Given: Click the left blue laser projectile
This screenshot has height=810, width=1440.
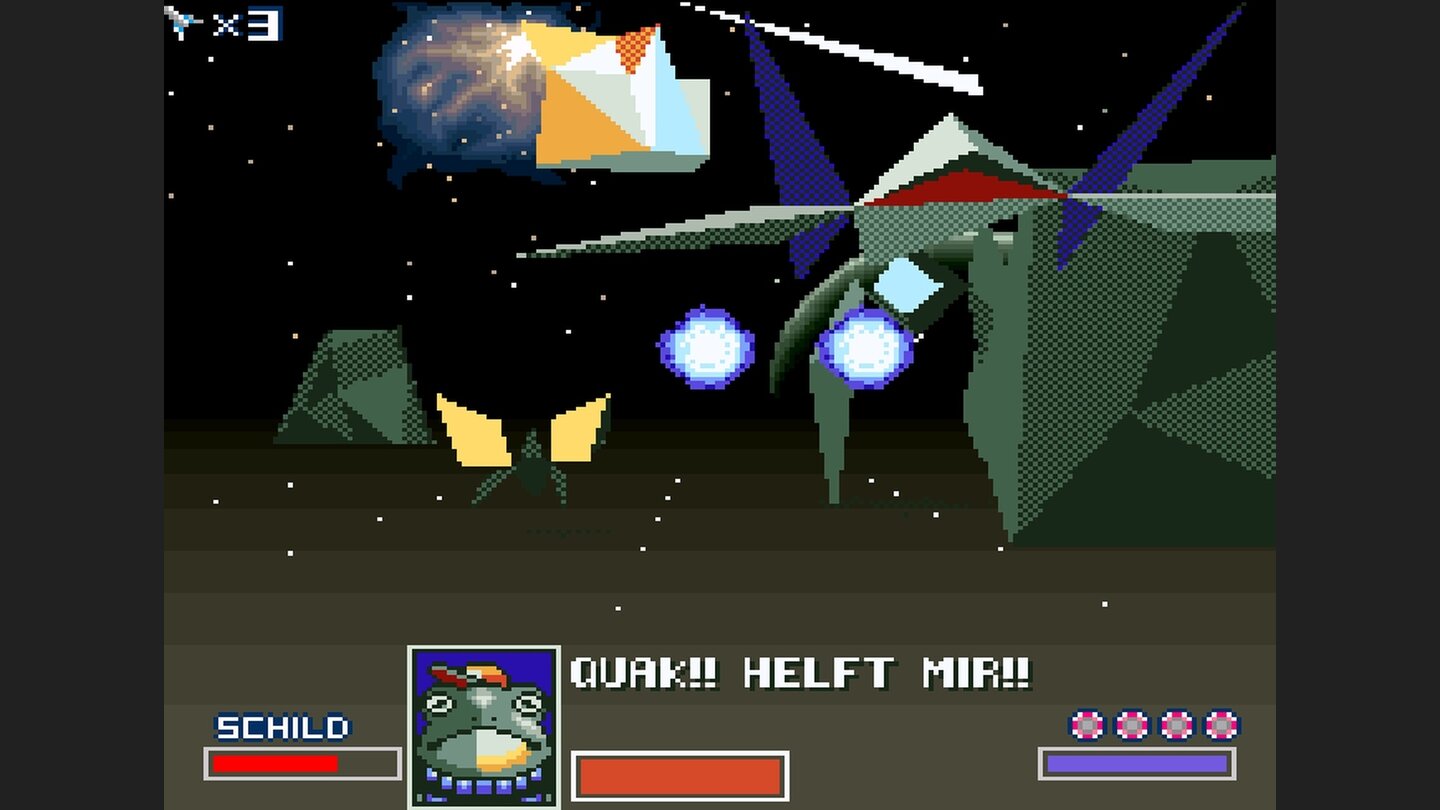Looking at the screenshot, I should coord(706,348).
